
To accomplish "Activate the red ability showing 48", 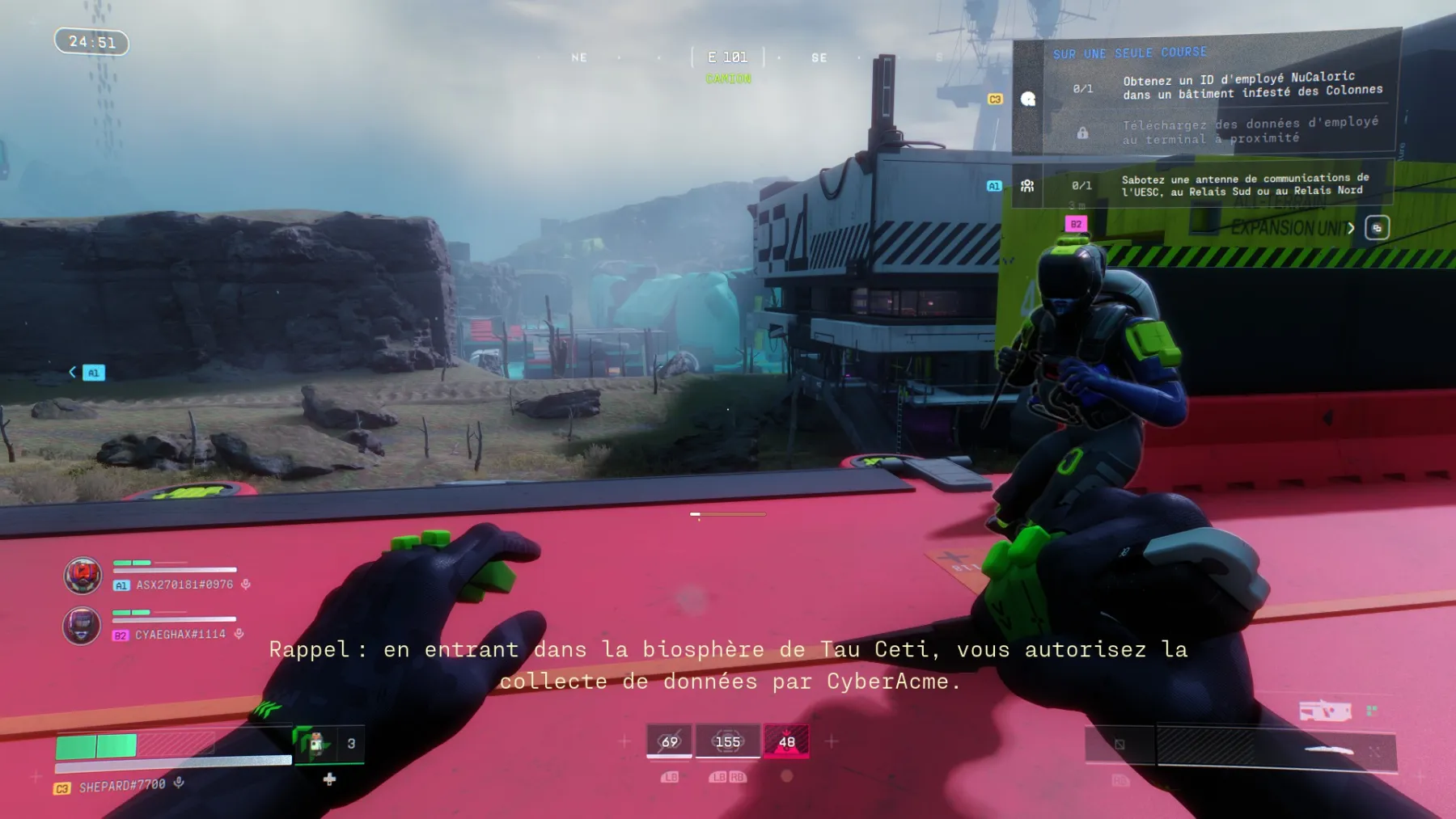I will point(786,742).
